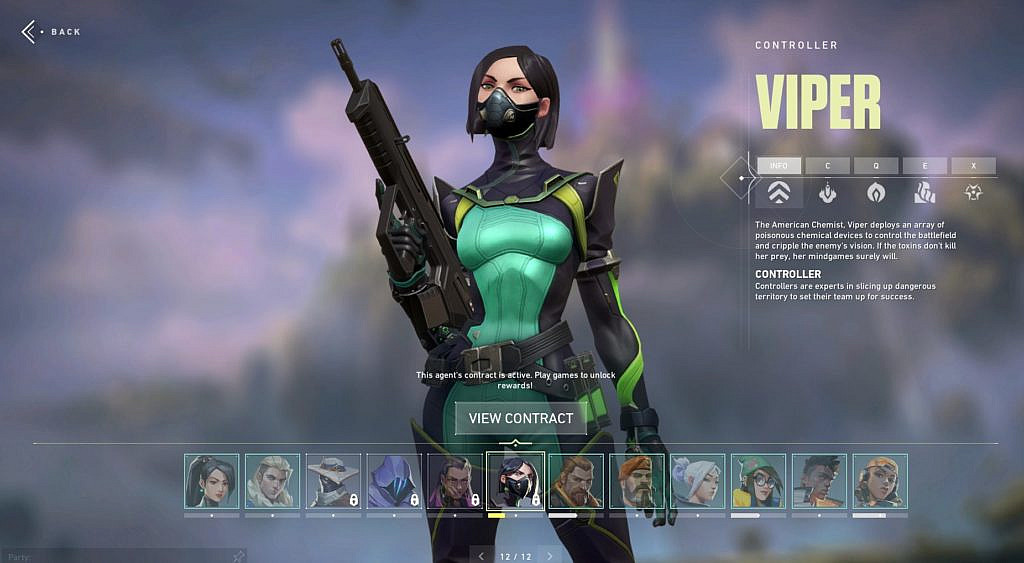Choose the Sage agent portrait
Viewport: 1024px width, 563px height.
pos(211,481)
